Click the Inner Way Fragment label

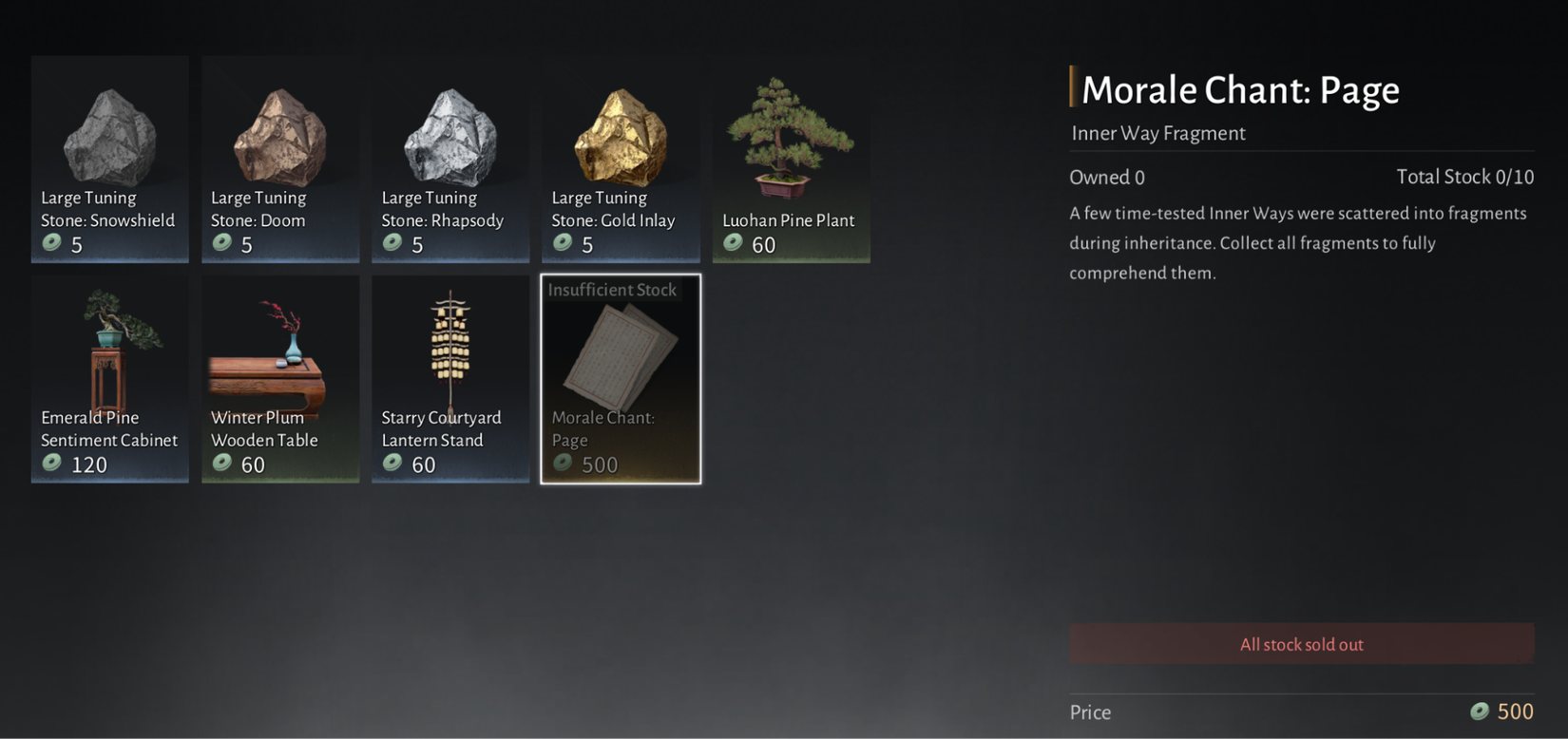click(1158, 133)
